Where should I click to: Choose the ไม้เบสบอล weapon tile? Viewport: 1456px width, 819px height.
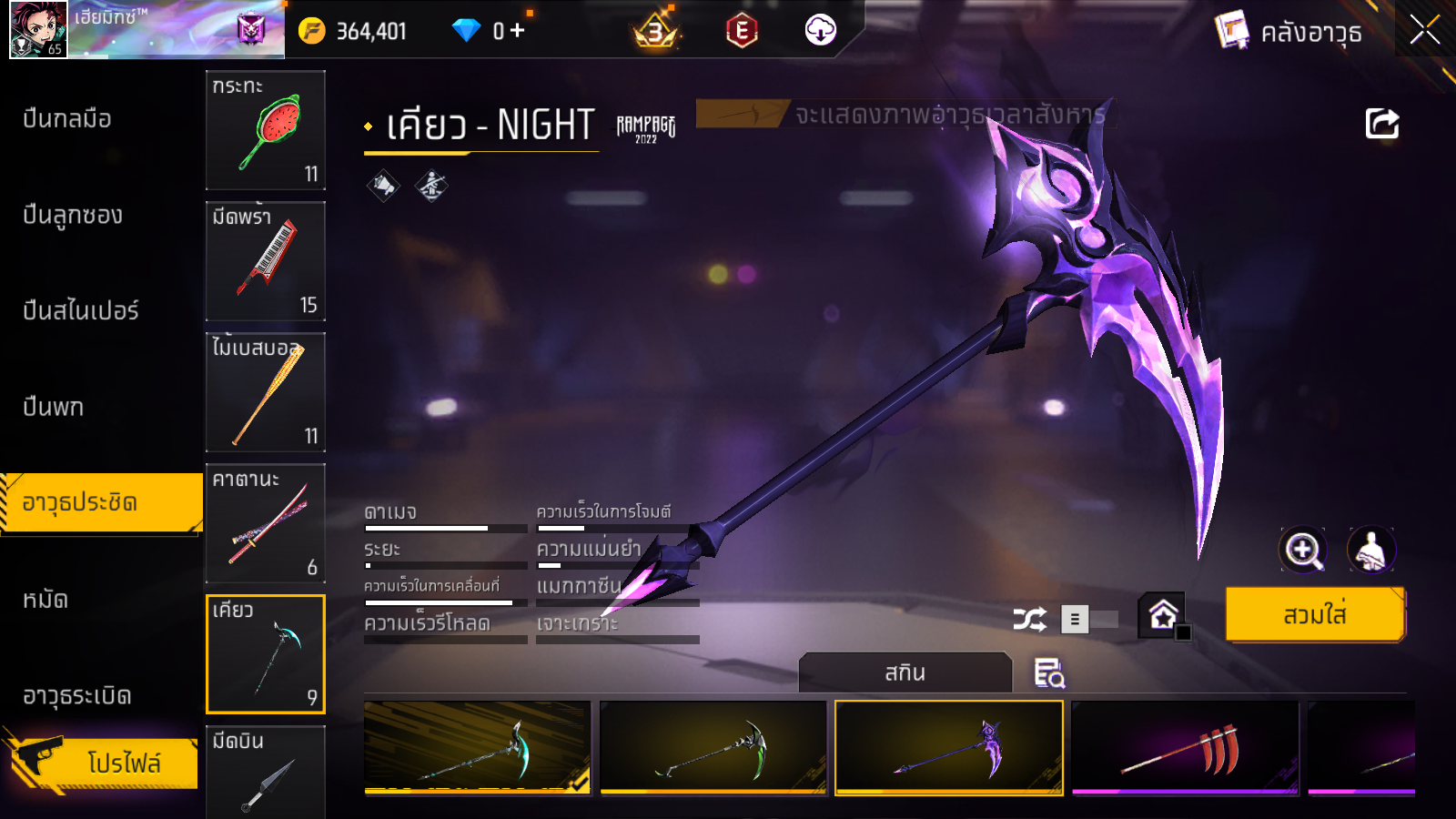(266, 392)
